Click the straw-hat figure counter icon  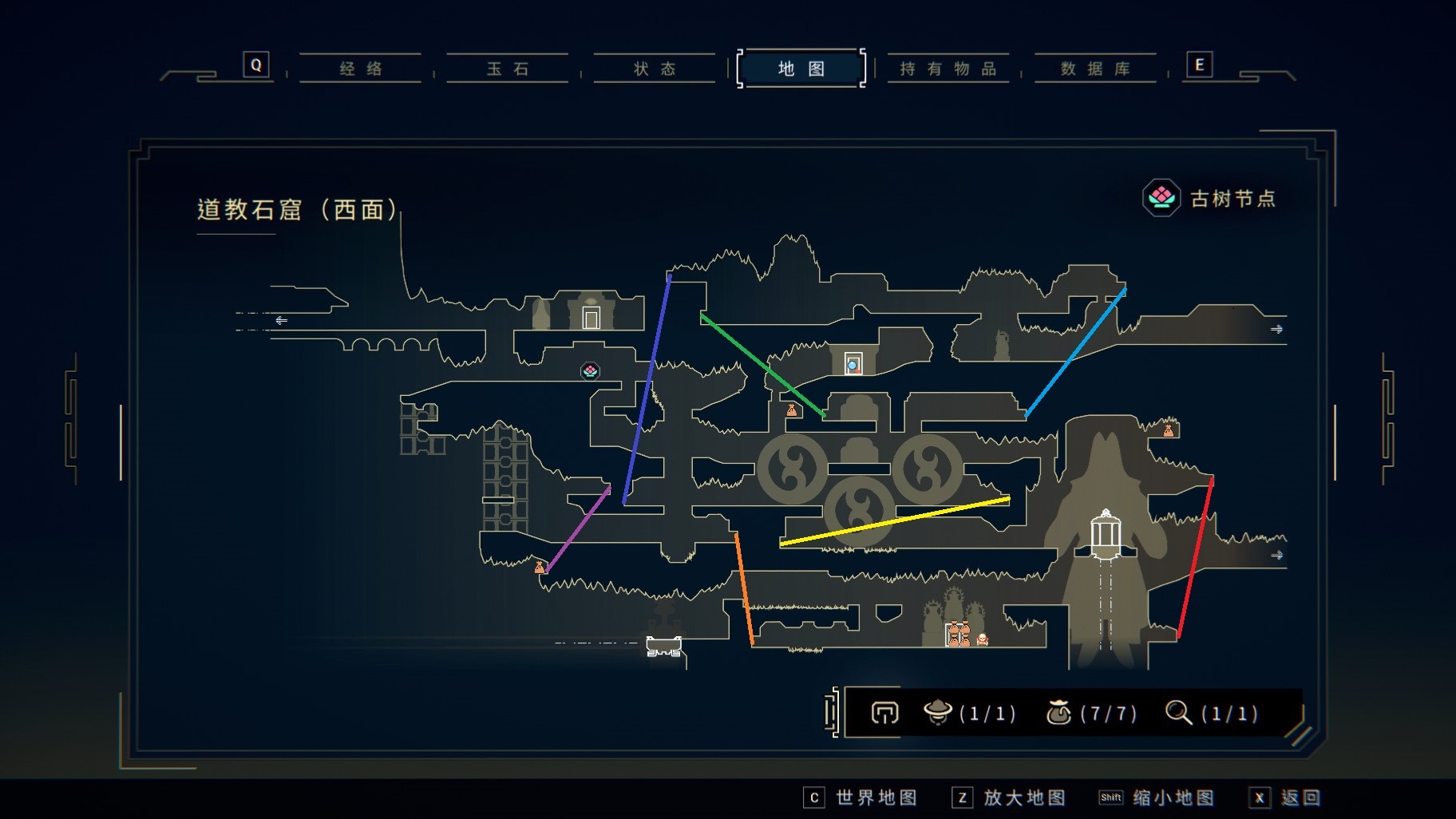(x=937, y=712)
